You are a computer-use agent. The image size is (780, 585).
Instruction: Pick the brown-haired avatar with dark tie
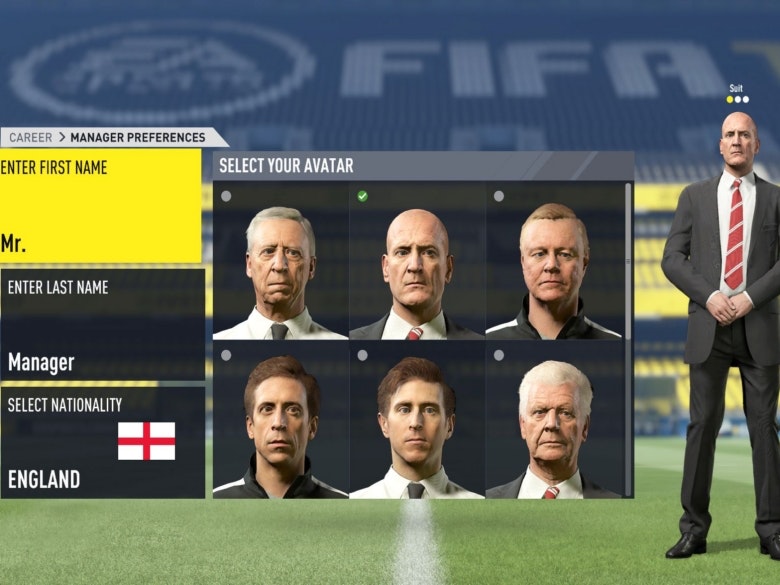tap(416, 421)
